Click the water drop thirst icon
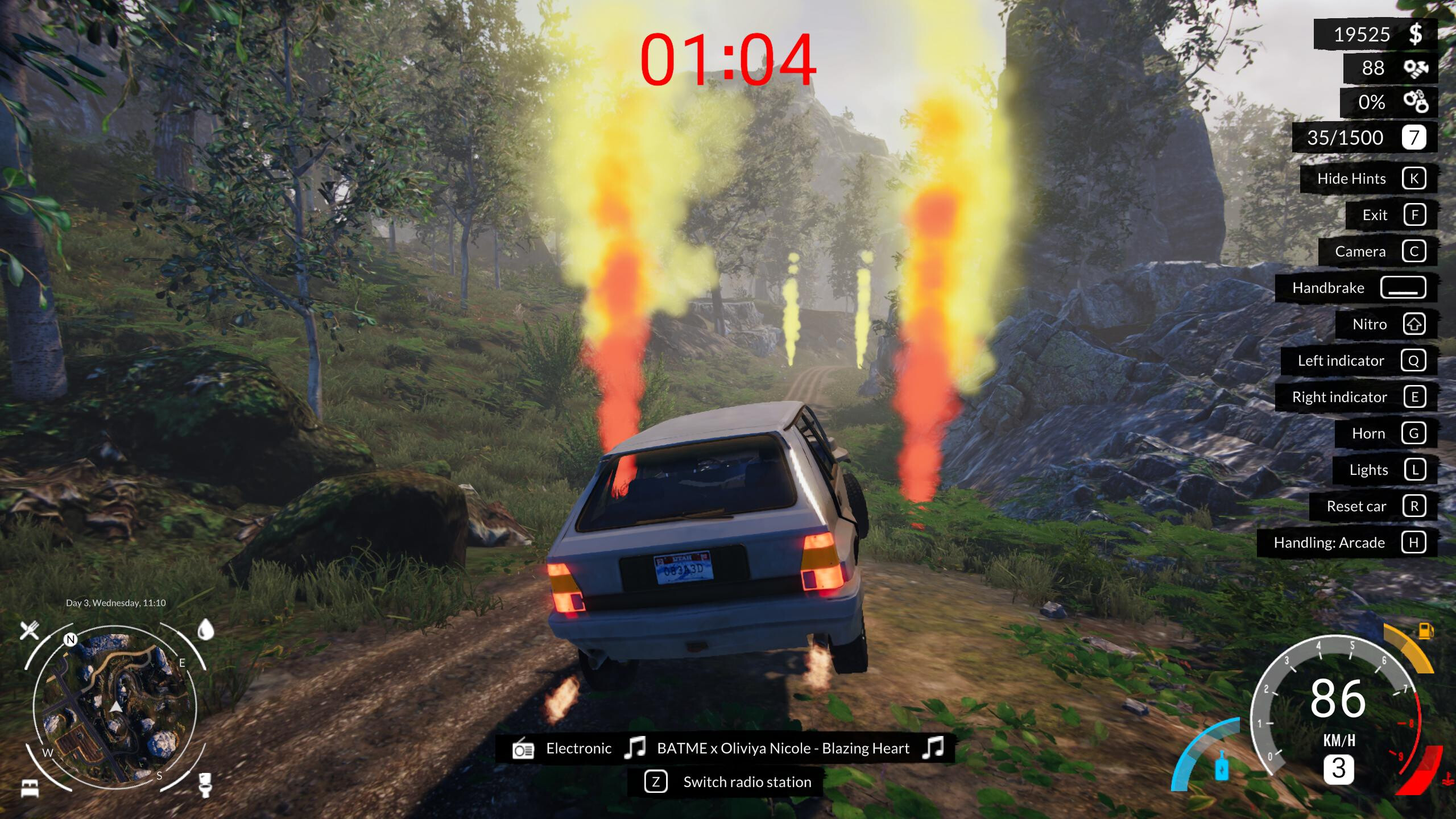 coord(205,630)
